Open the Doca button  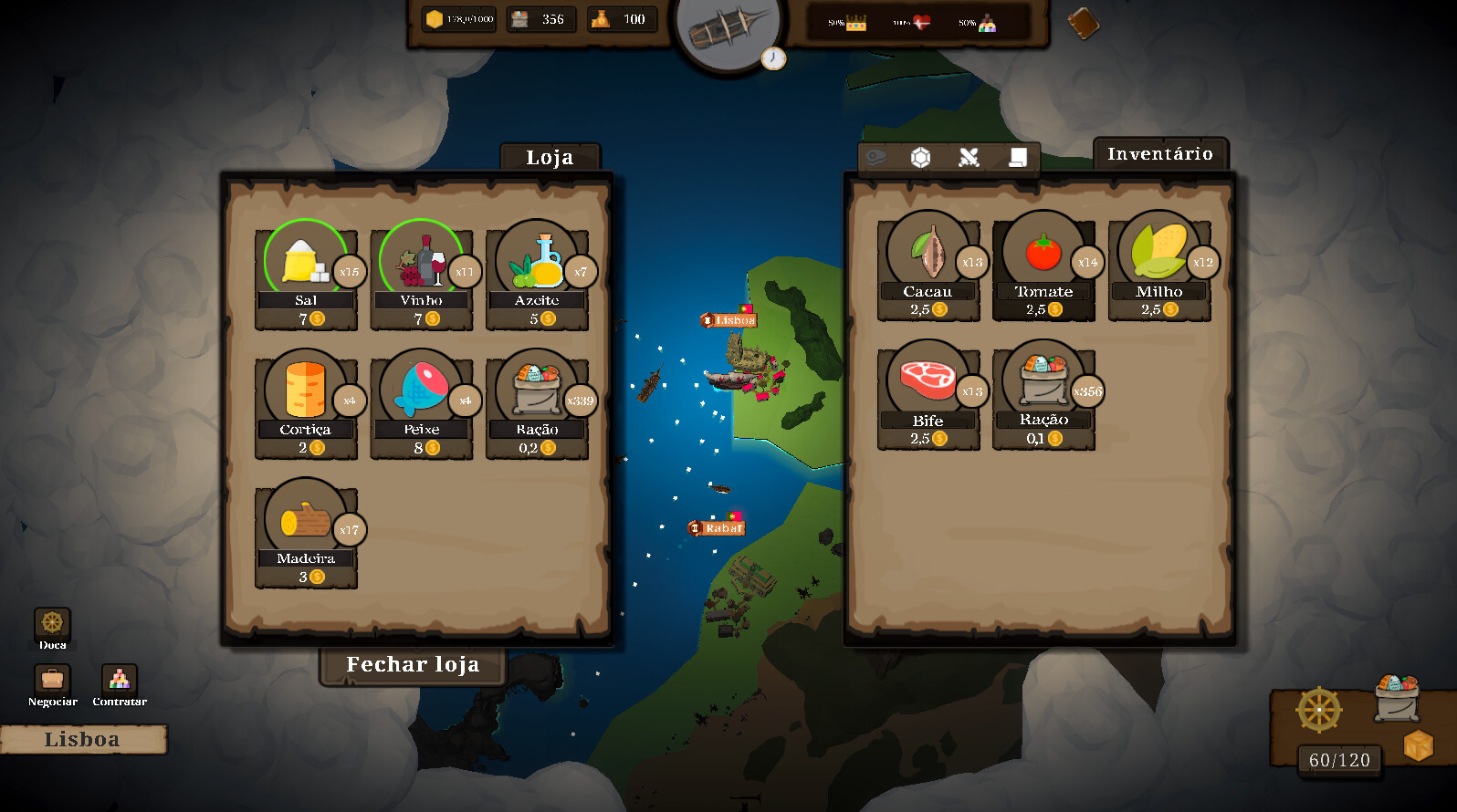click(x=52, y=625)
